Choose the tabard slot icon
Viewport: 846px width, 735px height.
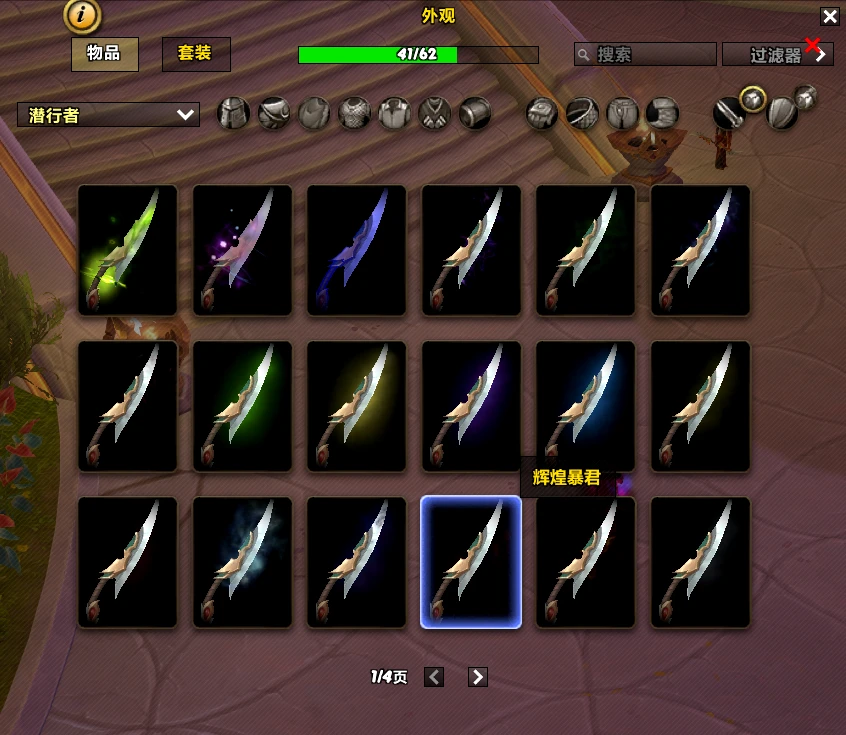(x=434, y=113)
